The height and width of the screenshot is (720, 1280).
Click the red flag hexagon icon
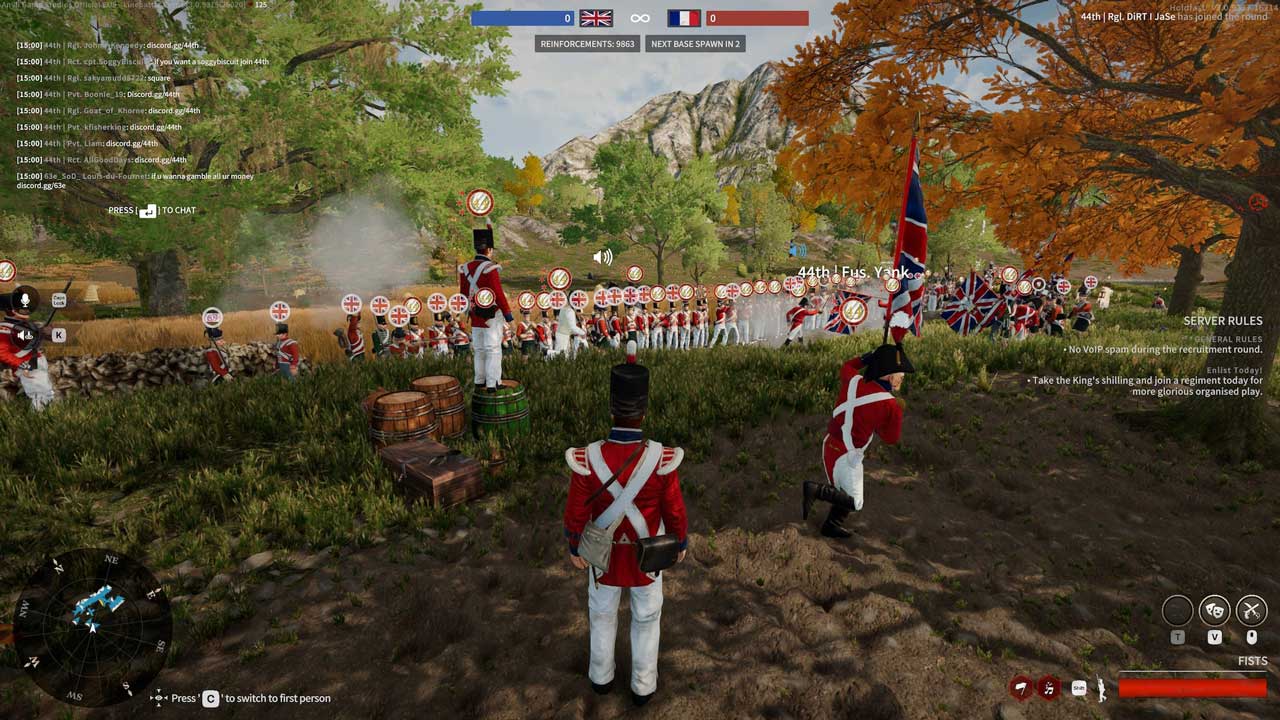[x=1021, y=687]
